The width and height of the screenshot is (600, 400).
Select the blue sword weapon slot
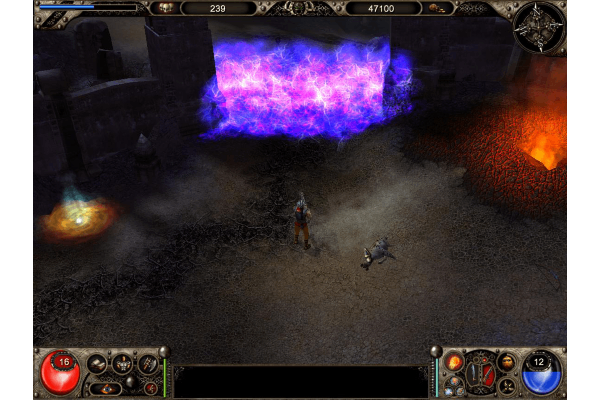click(475, 375)
